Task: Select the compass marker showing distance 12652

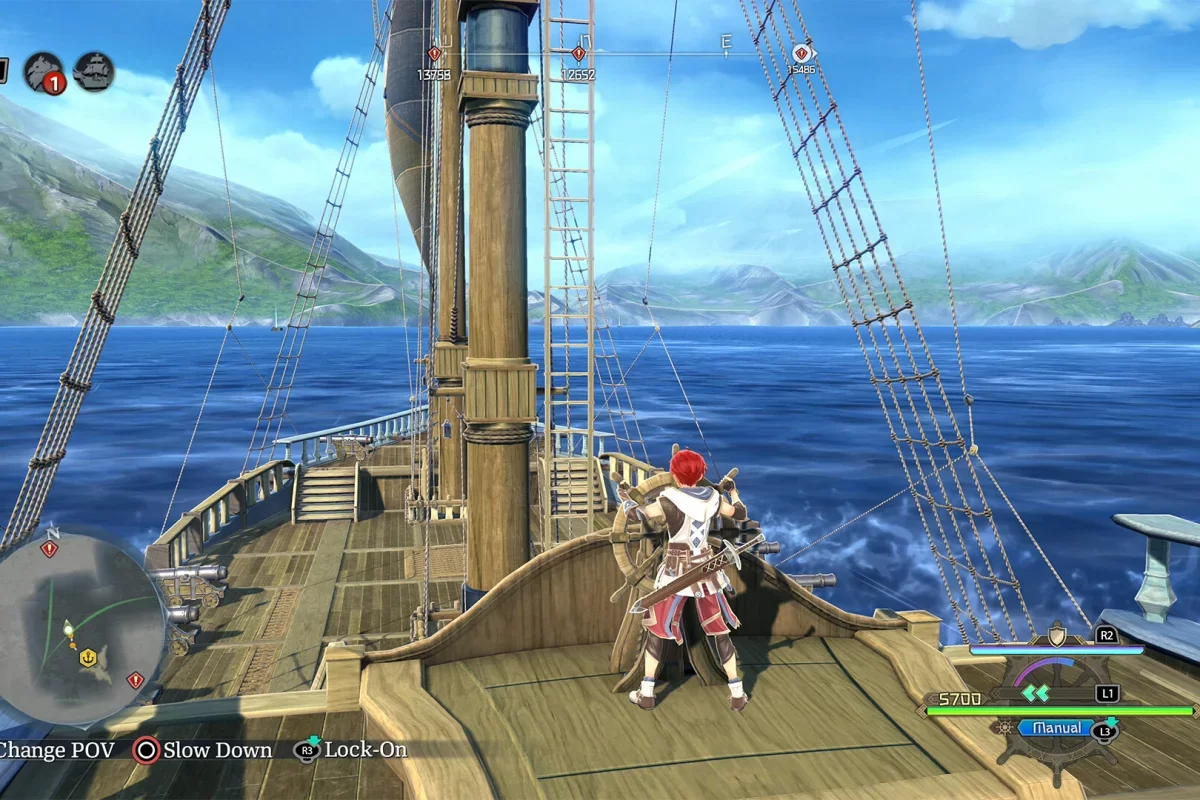Action: pyautogui.click(x=578, y=54)
